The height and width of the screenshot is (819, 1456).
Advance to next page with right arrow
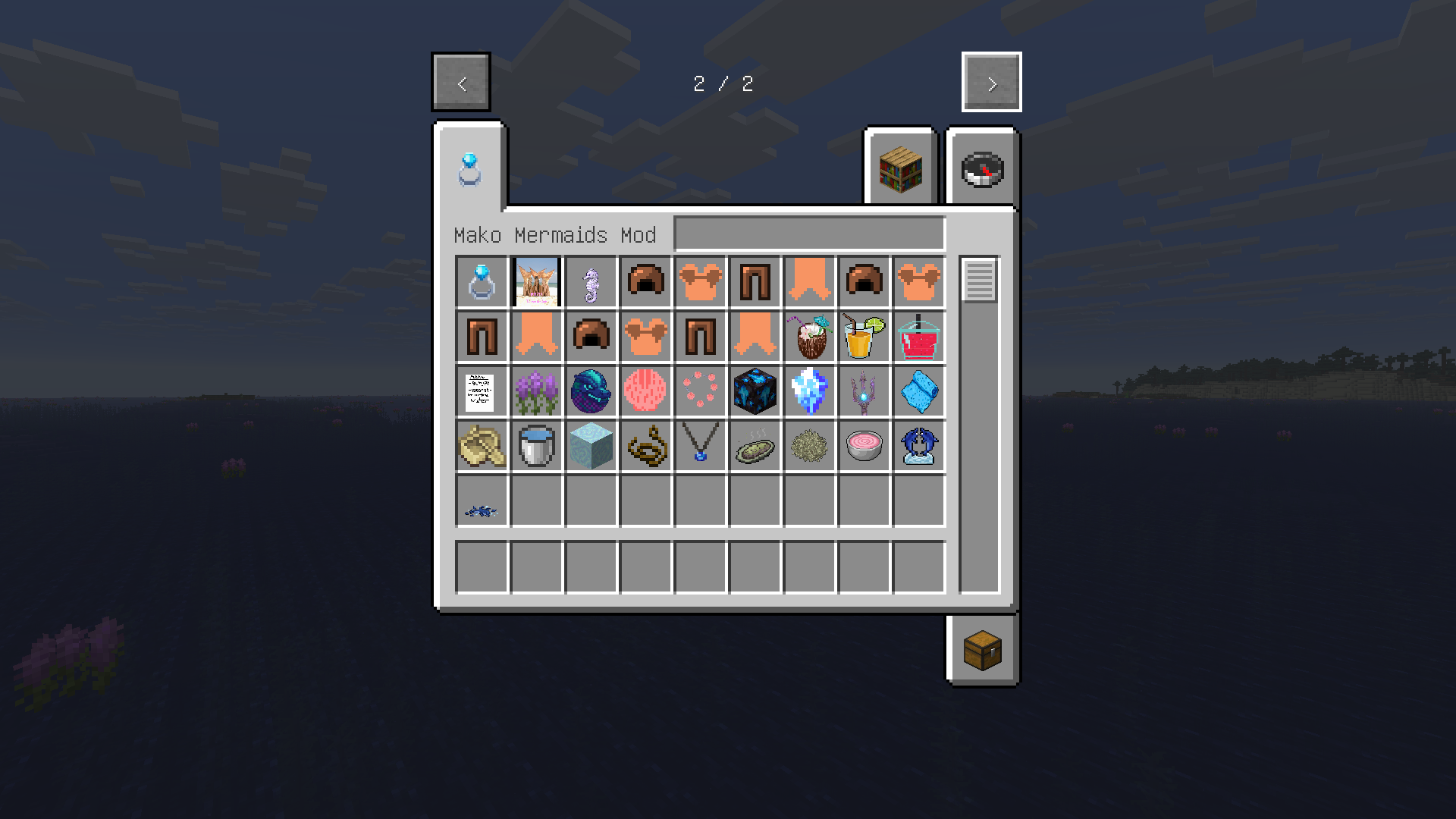point(991,82)
